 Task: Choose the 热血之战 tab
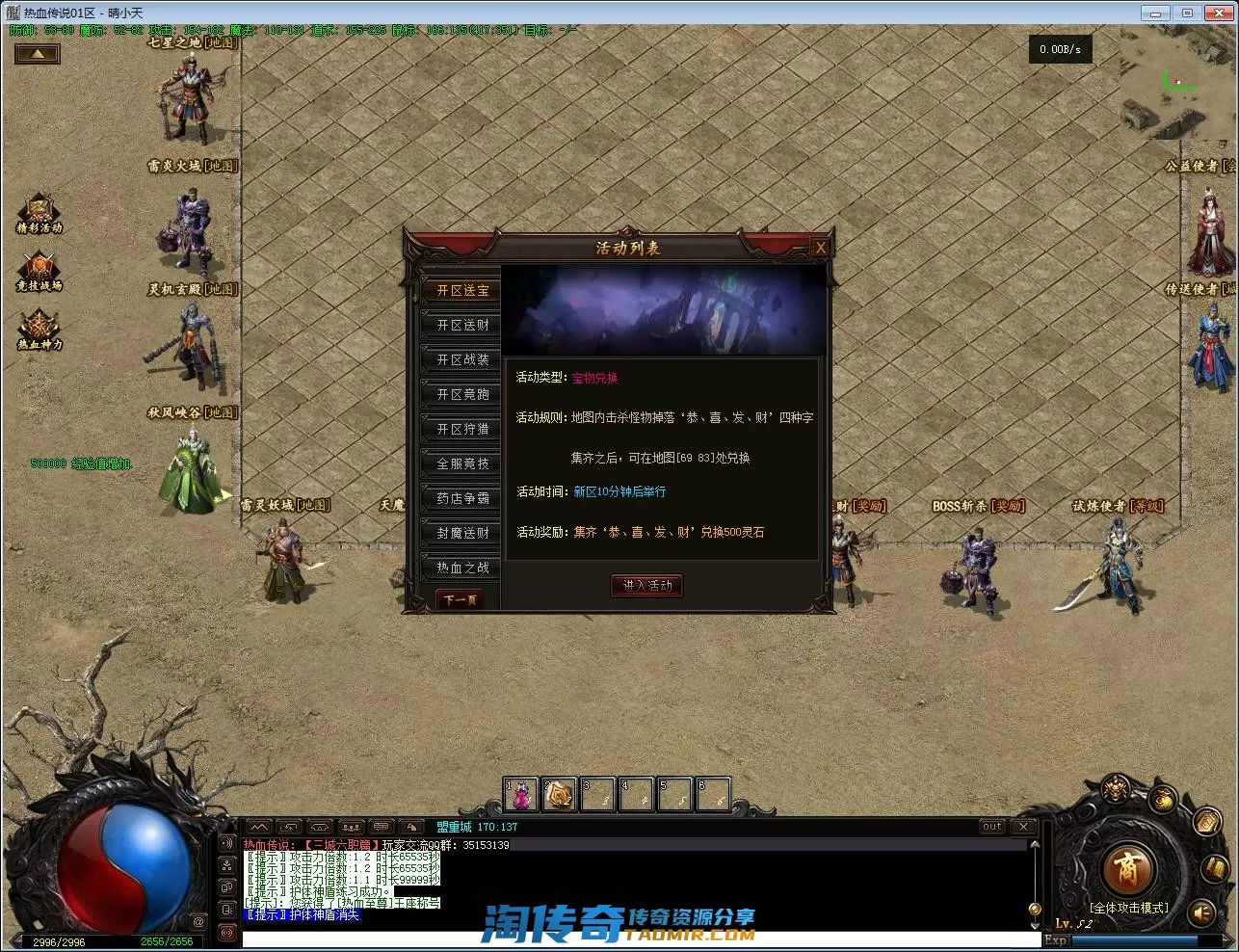click(x=462, y=568)
